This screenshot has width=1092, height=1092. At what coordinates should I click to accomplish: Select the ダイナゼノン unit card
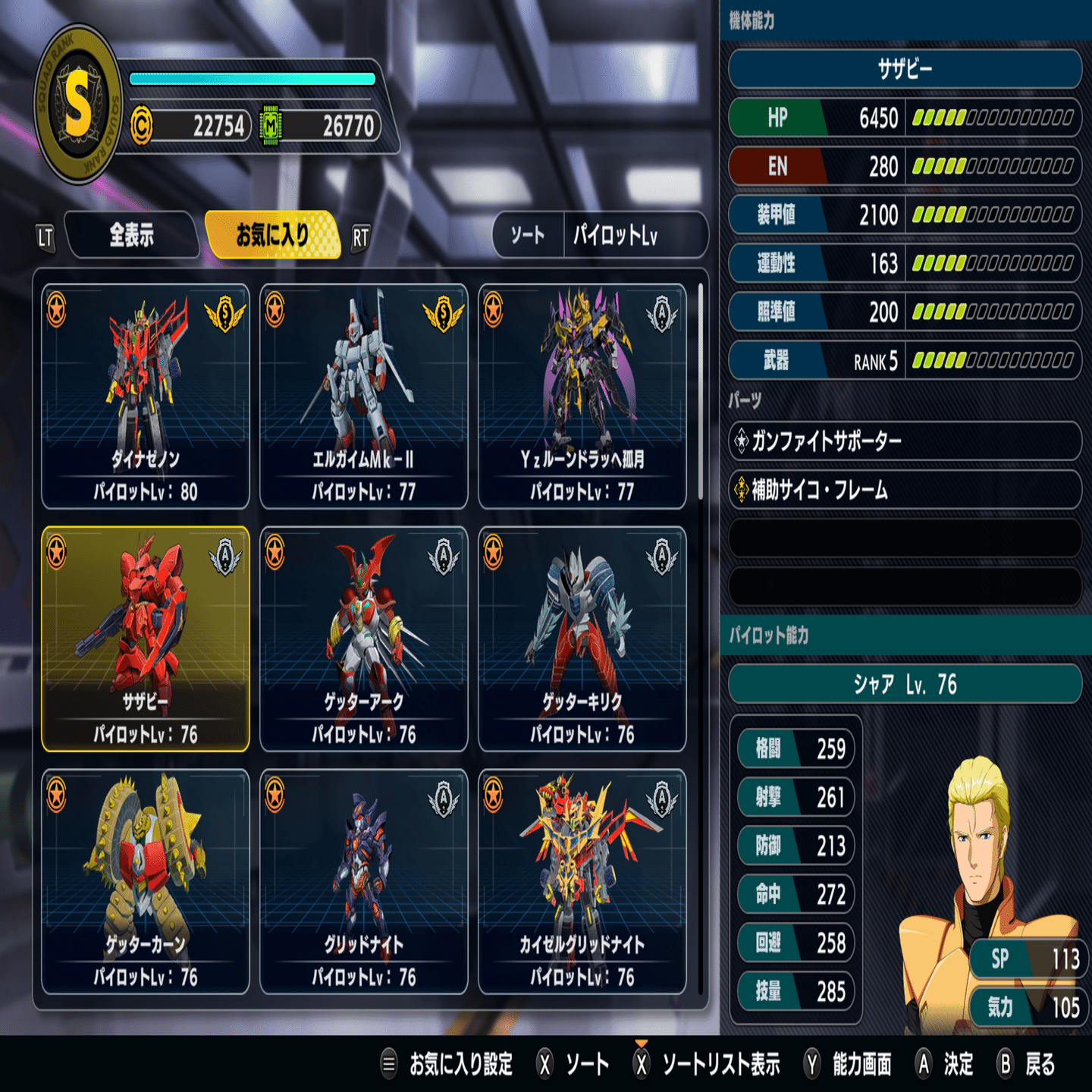(146, 396)
